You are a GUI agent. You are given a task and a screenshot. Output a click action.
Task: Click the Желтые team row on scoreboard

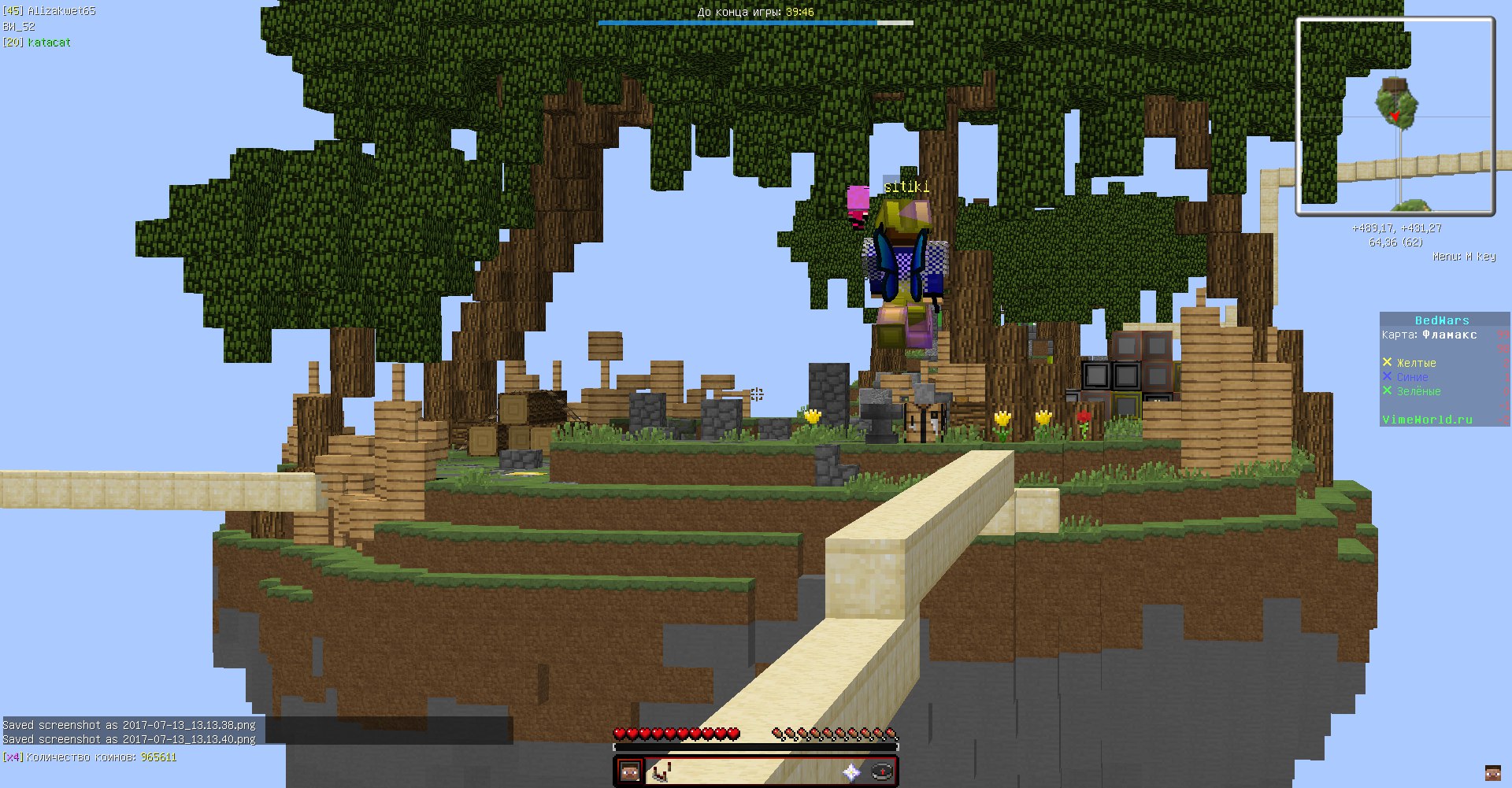[x=1416, y=363]
